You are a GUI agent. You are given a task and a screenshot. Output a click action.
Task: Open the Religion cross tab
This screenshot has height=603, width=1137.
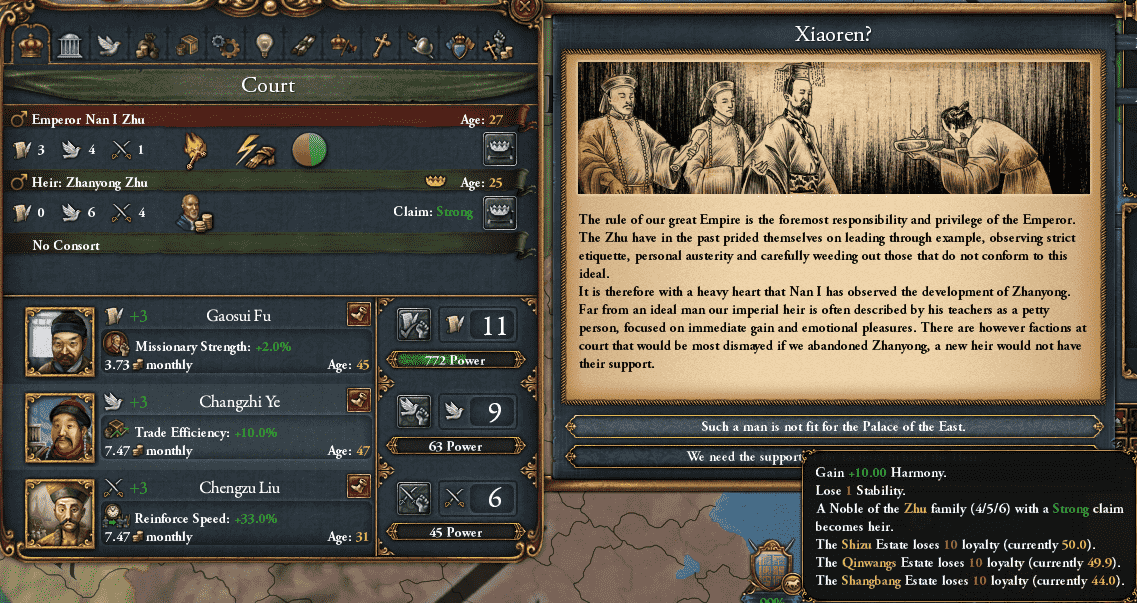pos(380,45)
